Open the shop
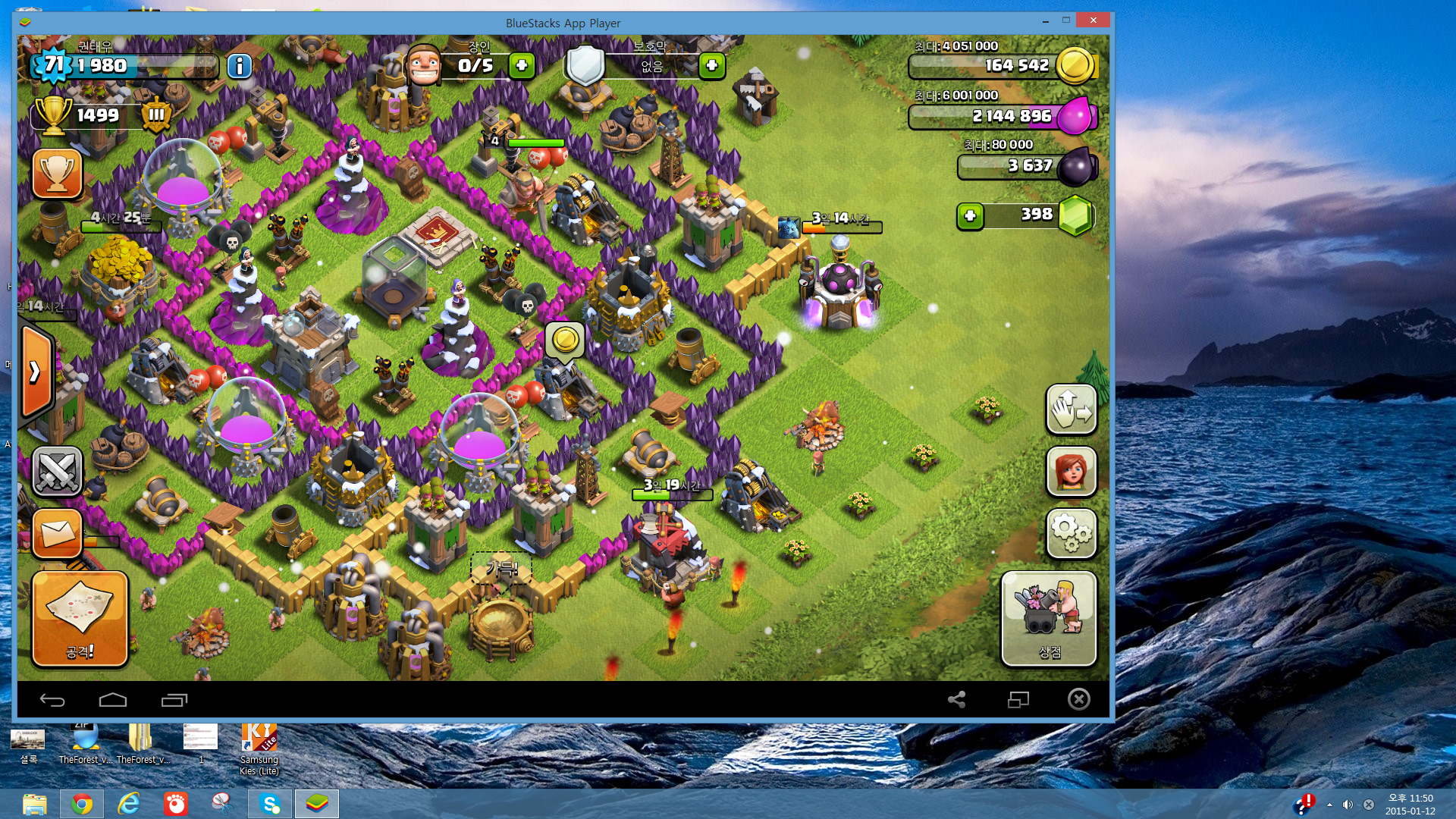1456x819 pixels. tap(1049, 619)
